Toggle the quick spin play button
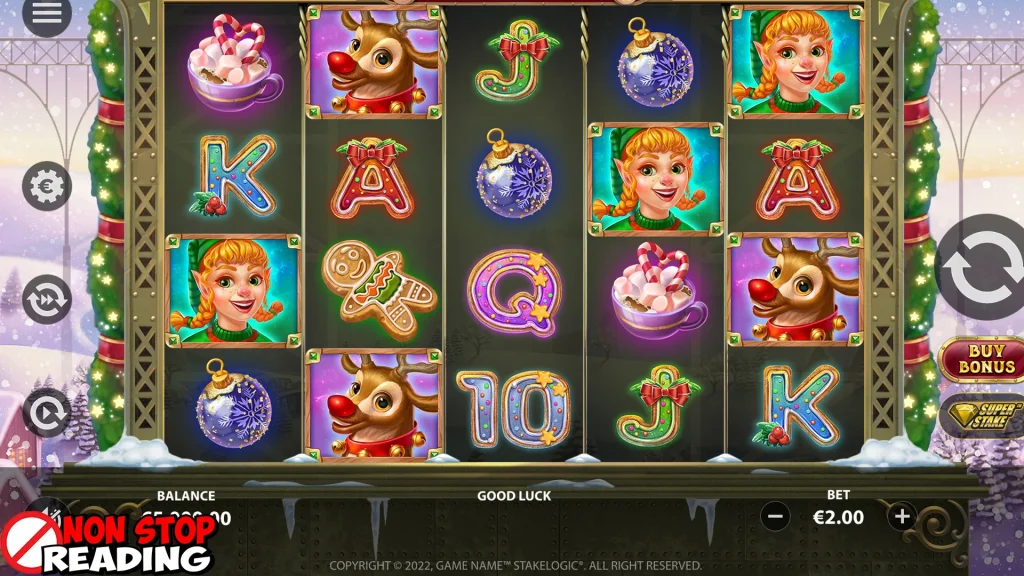This screenshot has height=576, width=1024. (47, 411)
